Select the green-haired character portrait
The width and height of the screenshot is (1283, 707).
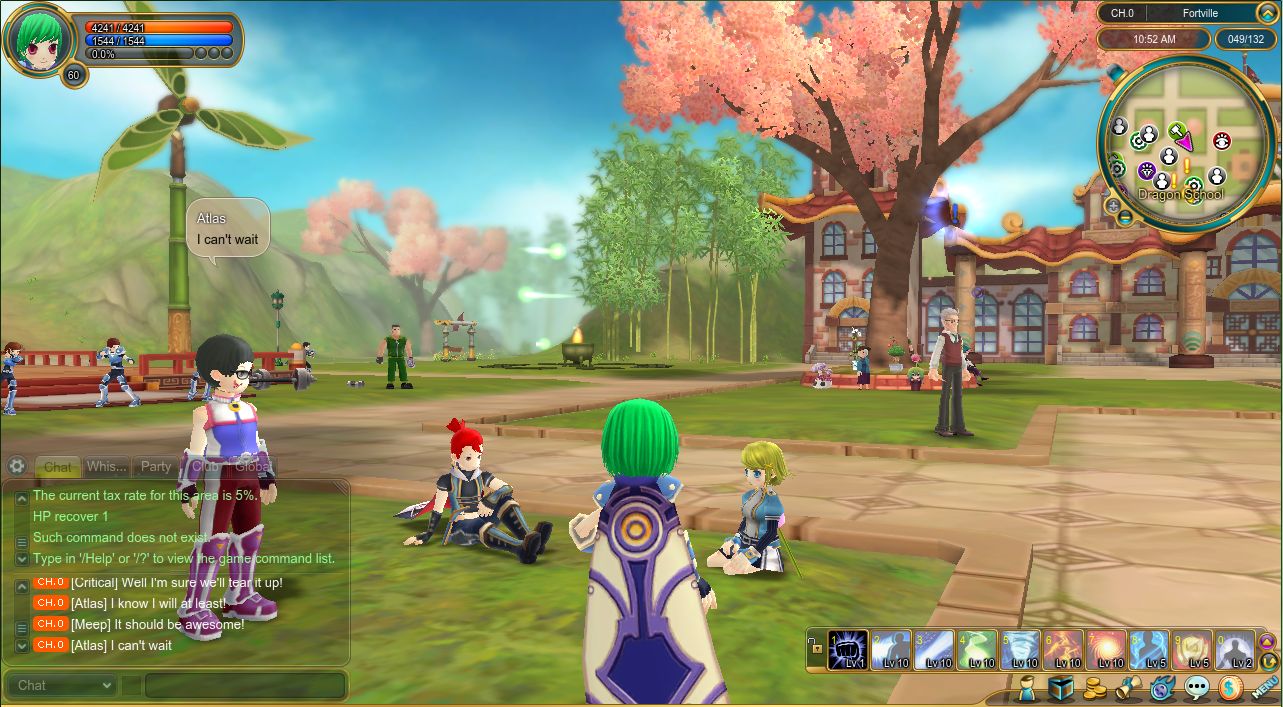(38, 40)
